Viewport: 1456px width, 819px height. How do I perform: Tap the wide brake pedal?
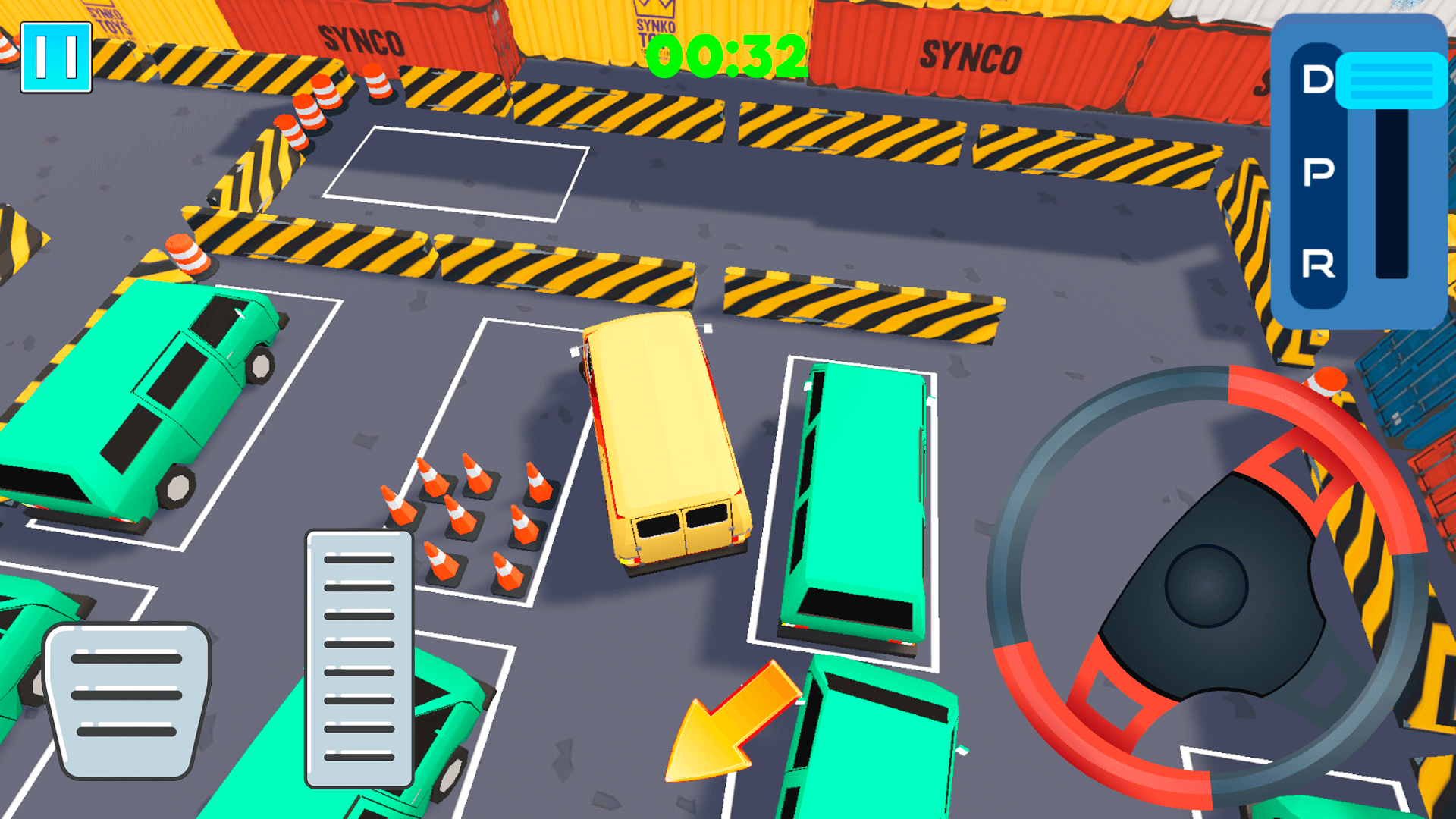tap(127, 699)
